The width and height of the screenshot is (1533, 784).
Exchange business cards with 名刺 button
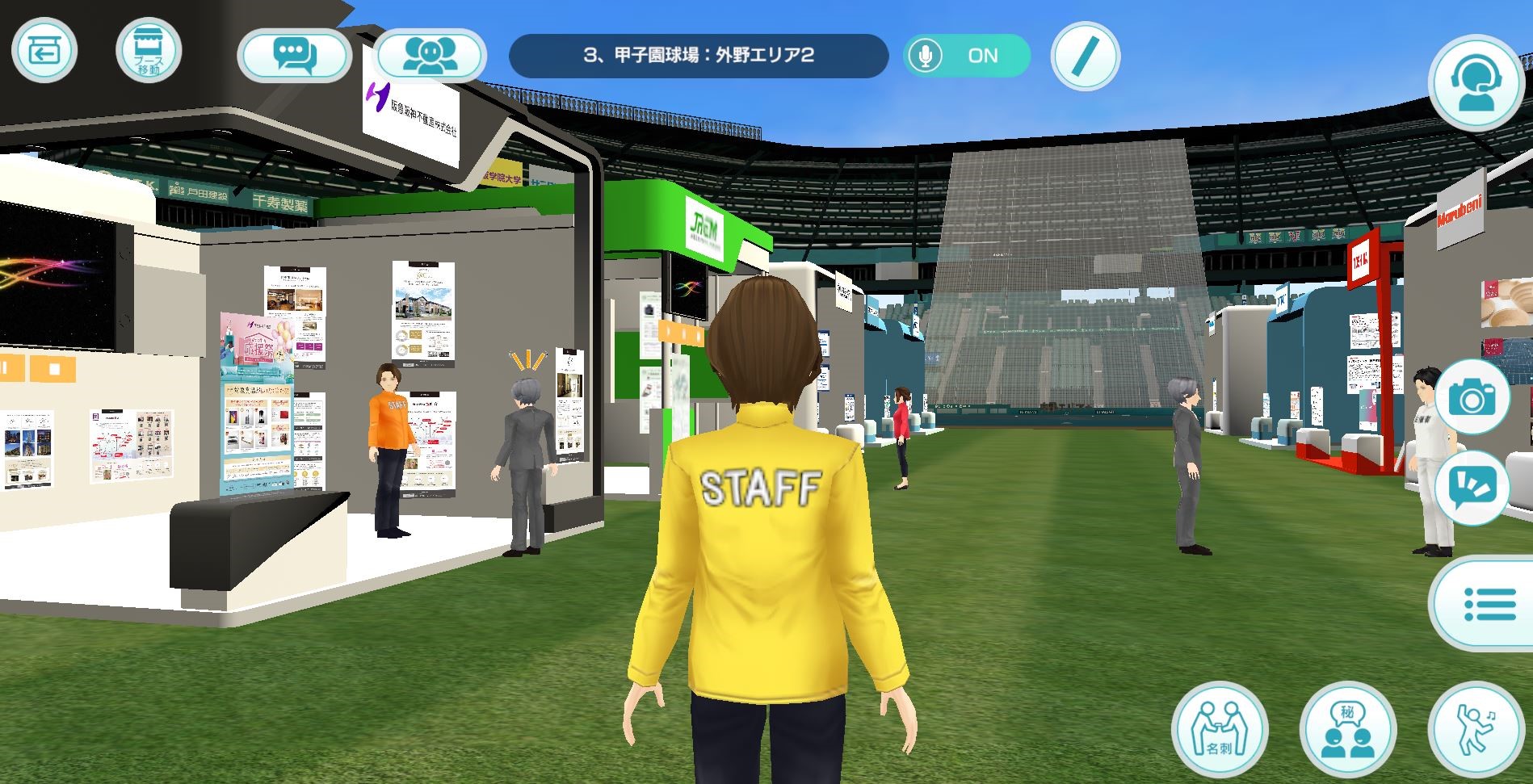(x=1219, y=729)
